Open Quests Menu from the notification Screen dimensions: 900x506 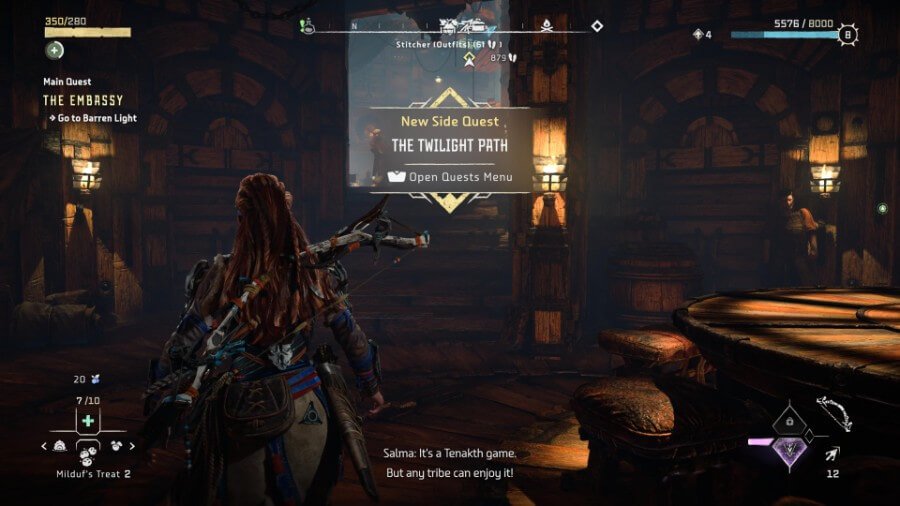point(450,178)
